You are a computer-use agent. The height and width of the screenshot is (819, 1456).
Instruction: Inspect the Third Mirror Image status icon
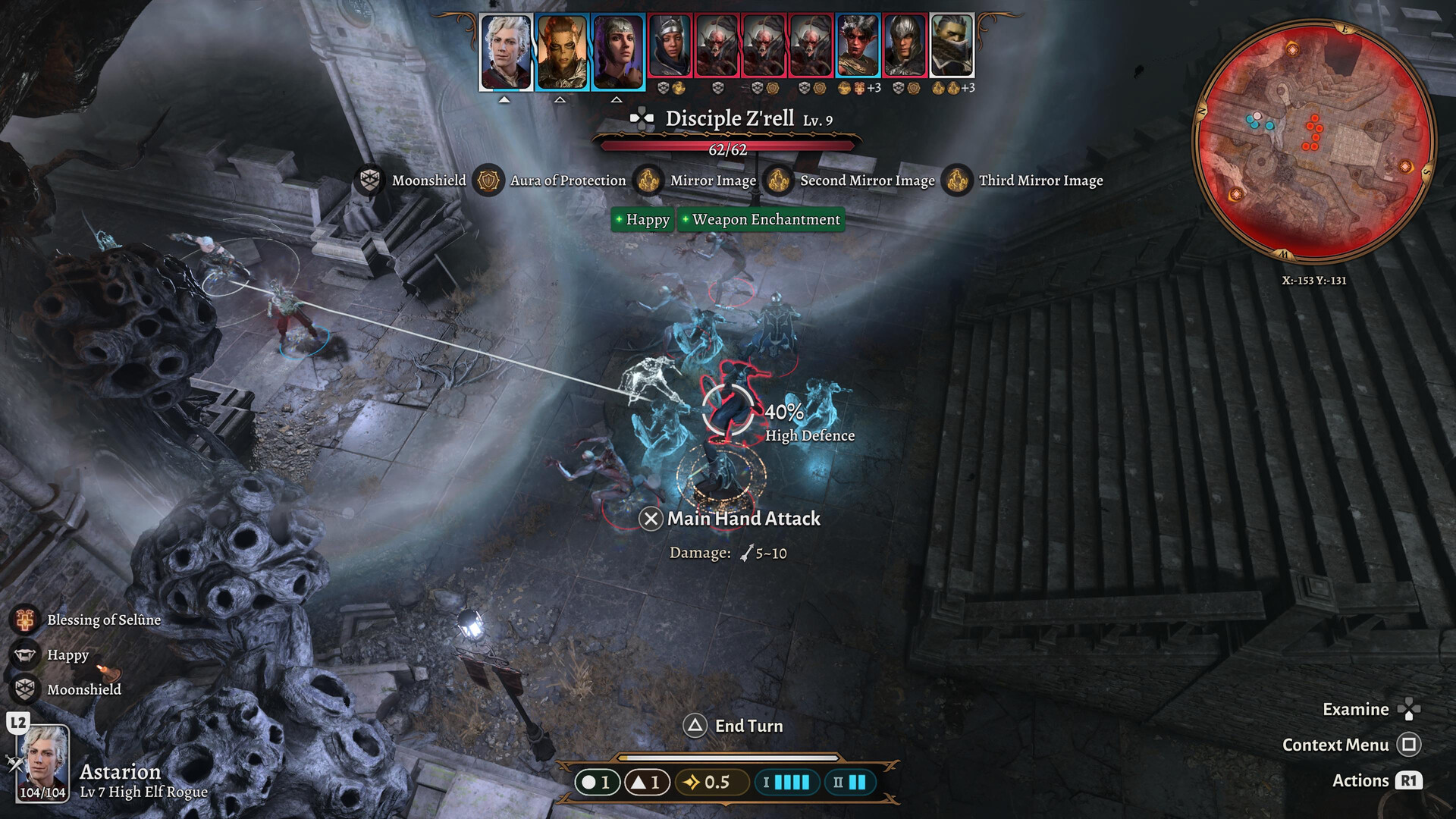[957, 180]
